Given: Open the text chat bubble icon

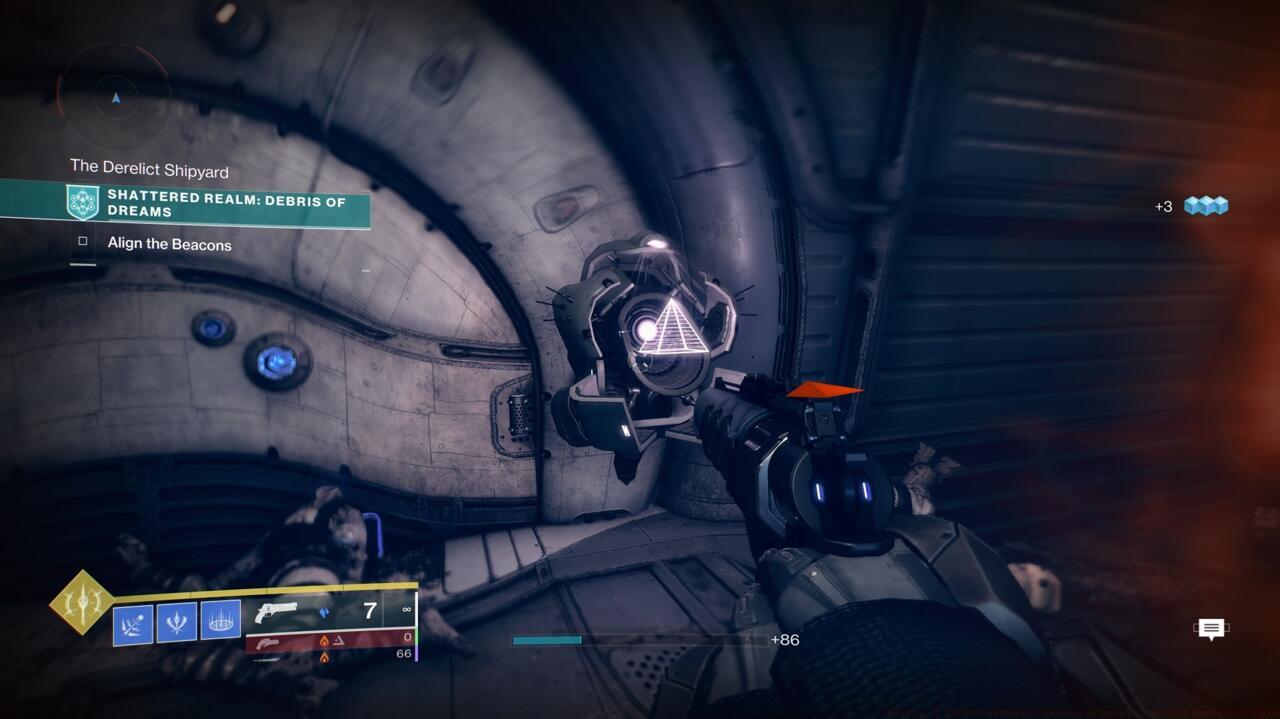Looking at the screenshot, I should click(1211, 629).
